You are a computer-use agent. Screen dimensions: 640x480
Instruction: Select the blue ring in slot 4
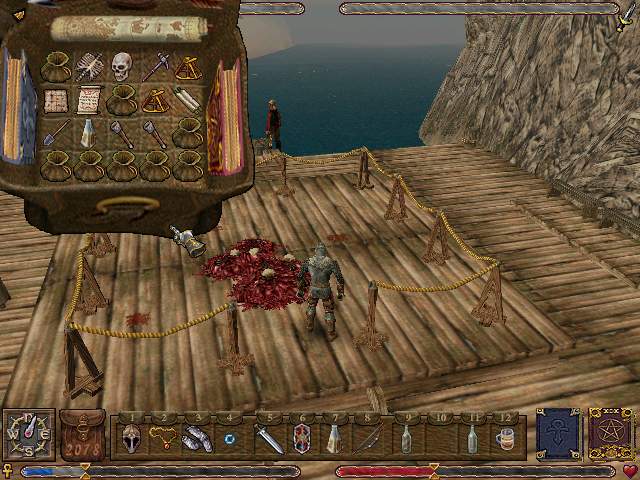[231, 439]
